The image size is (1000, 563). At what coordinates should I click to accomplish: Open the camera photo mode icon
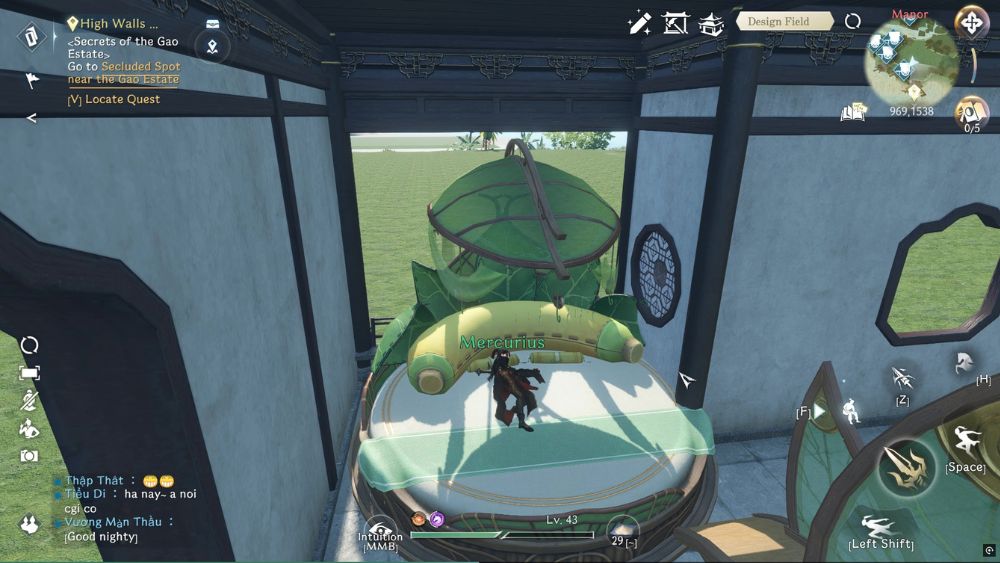(x=30, y=456)
